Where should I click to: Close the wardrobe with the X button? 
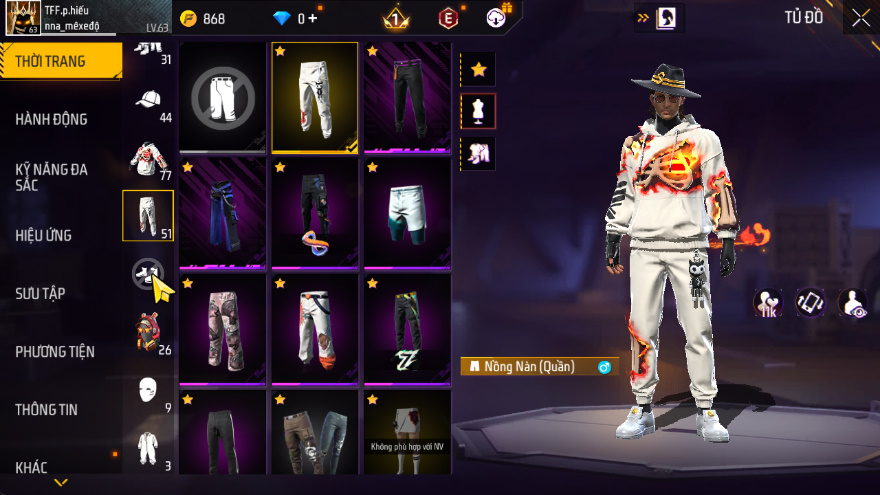point(860,17)
